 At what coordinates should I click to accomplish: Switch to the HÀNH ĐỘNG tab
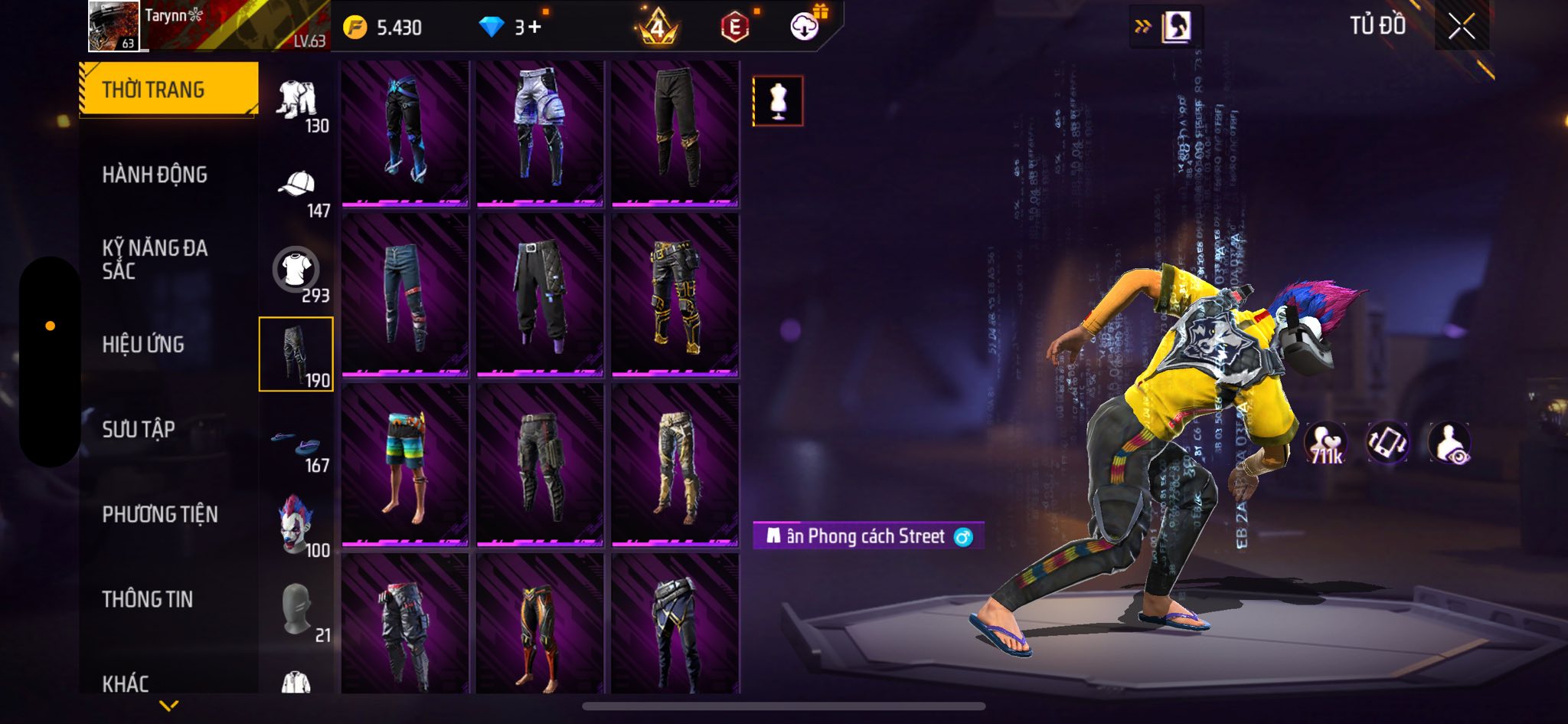click(155, 175)
